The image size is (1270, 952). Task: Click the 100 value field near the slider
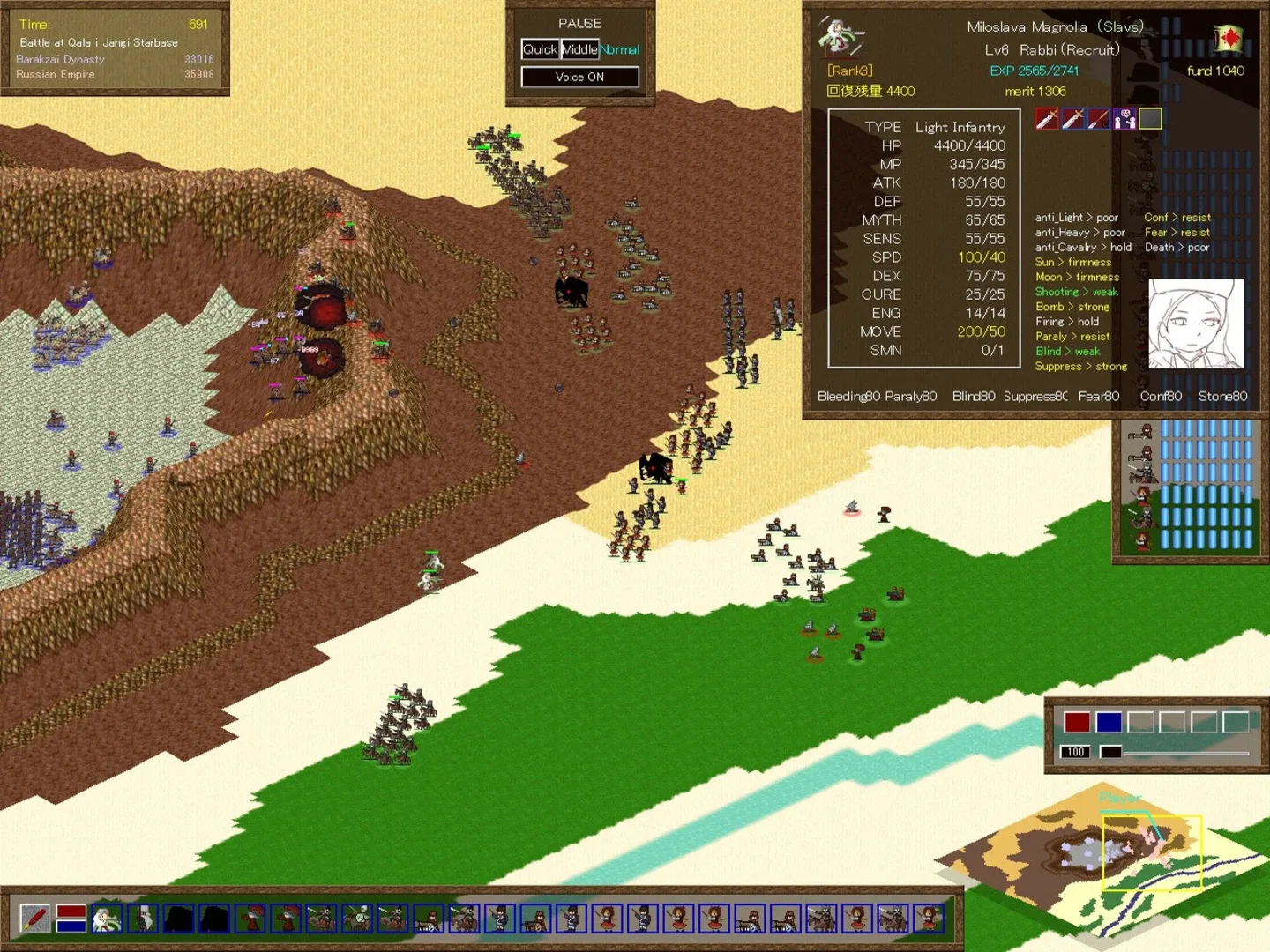tap(1074, 752)
